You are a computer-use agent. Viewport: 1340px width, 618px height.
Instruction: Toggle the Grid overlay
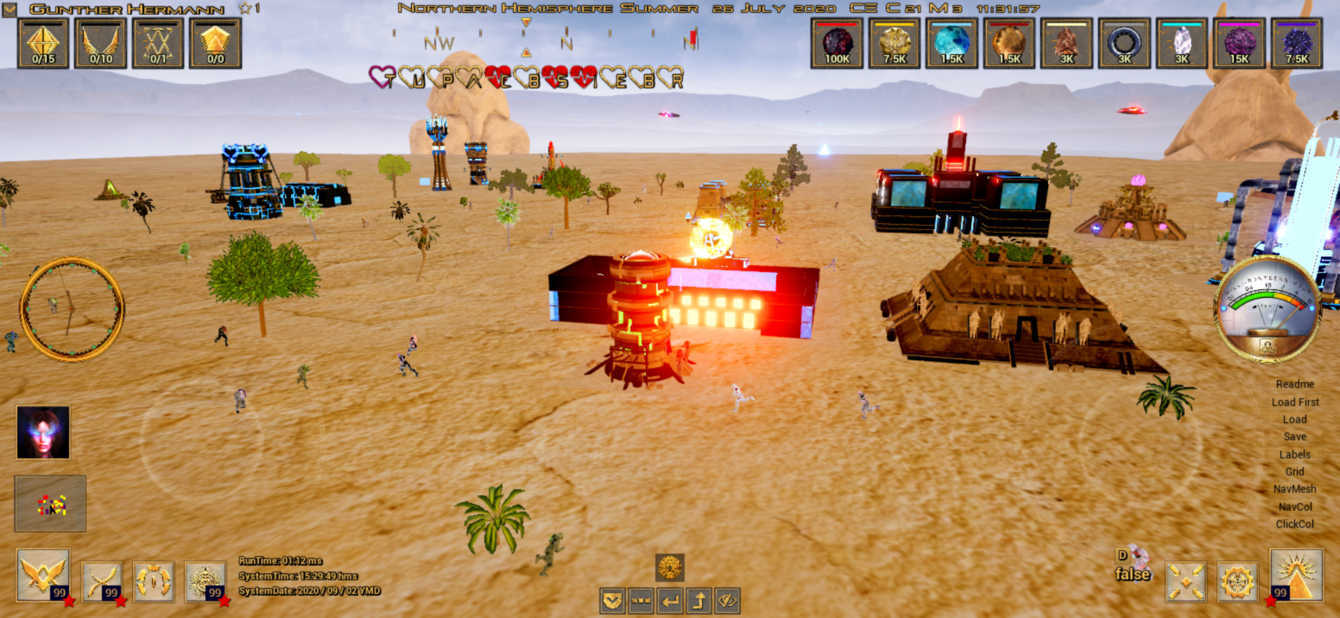click(1294, 472)
